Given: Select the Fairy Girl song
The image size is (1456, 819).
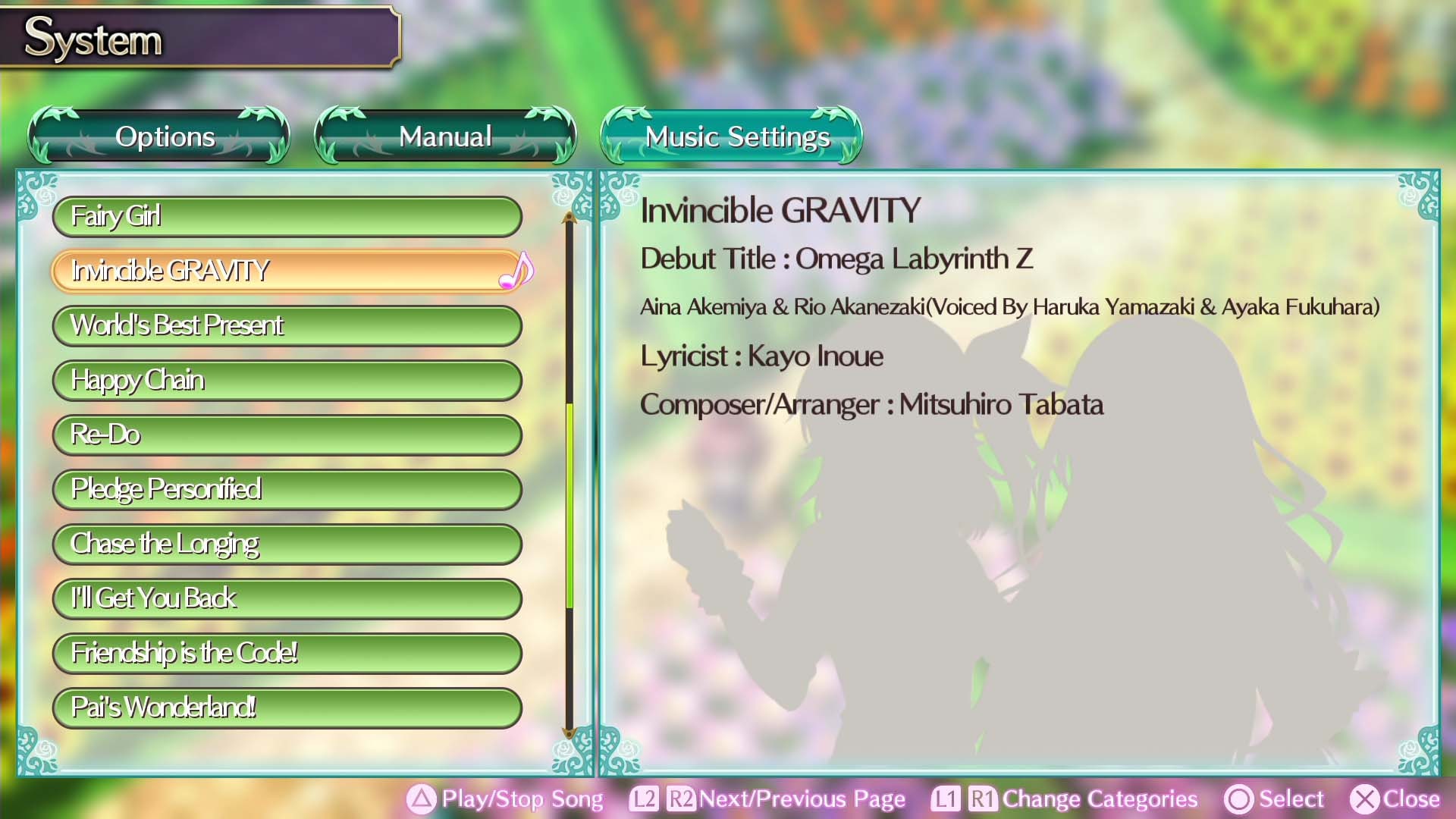Looking at the screenshot, I should click(287, 217).
